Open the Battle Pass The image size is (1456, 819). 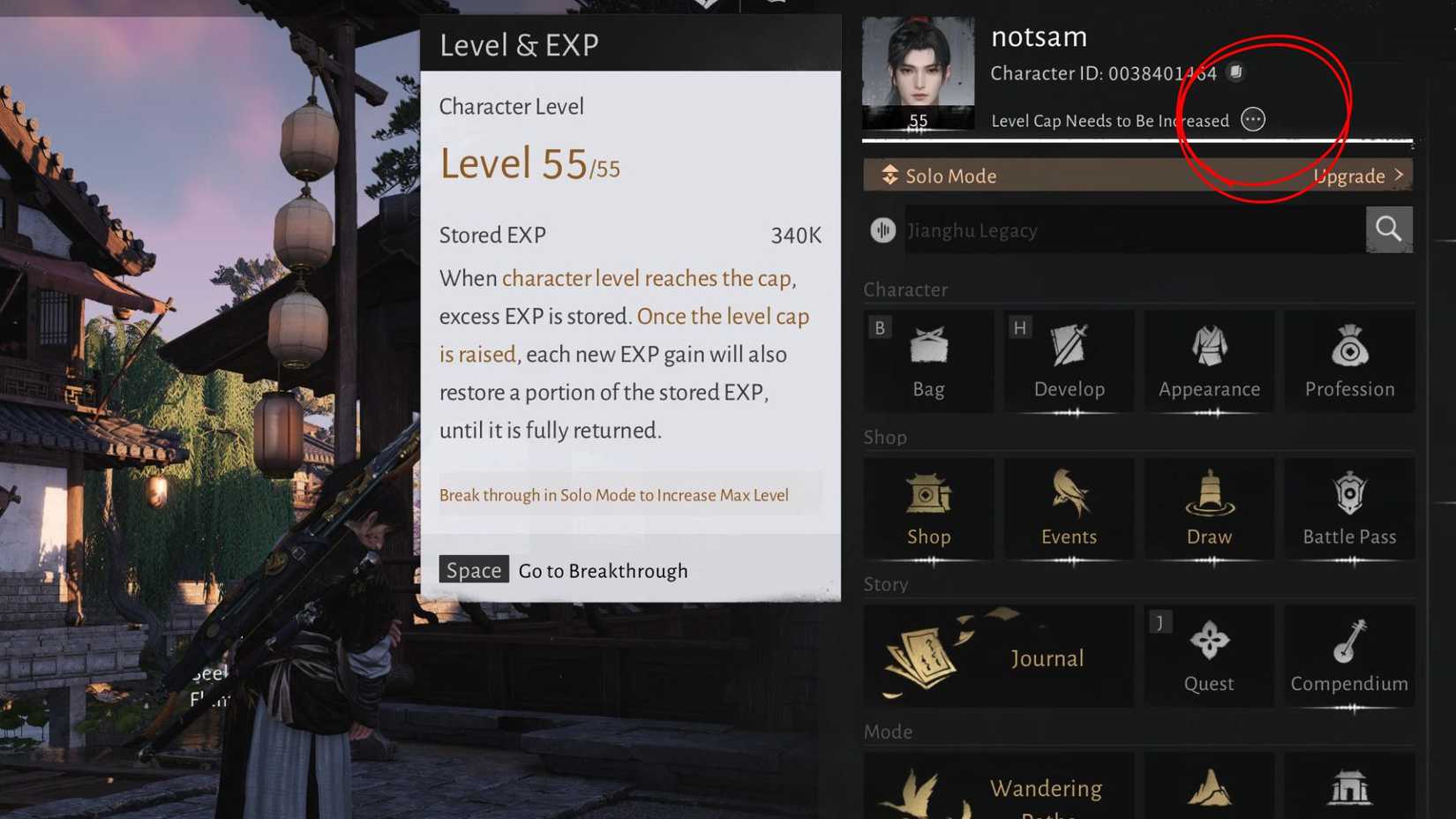coord(1348,507)
